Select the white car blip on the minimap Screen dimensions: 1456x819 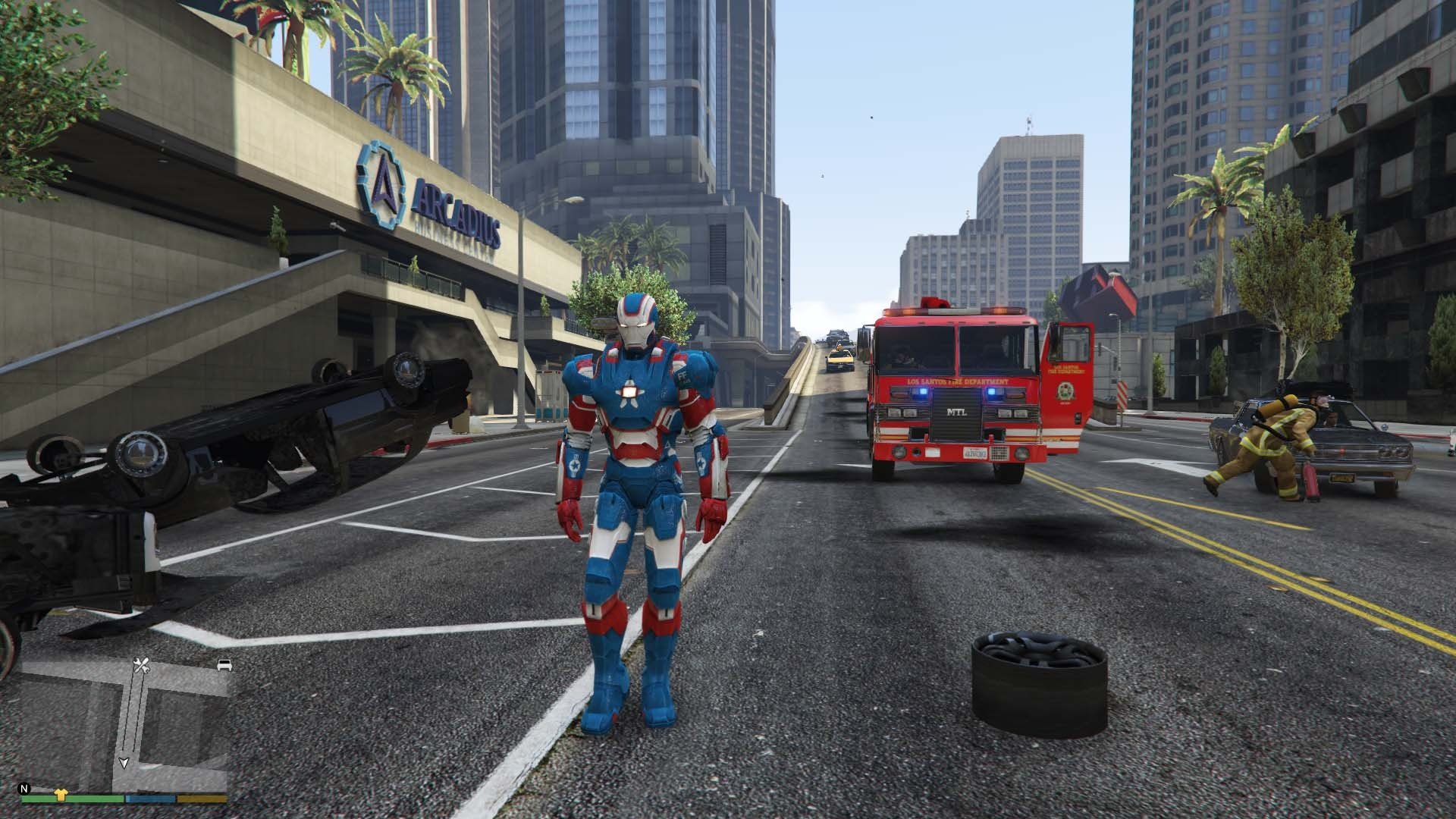(224, 665)
